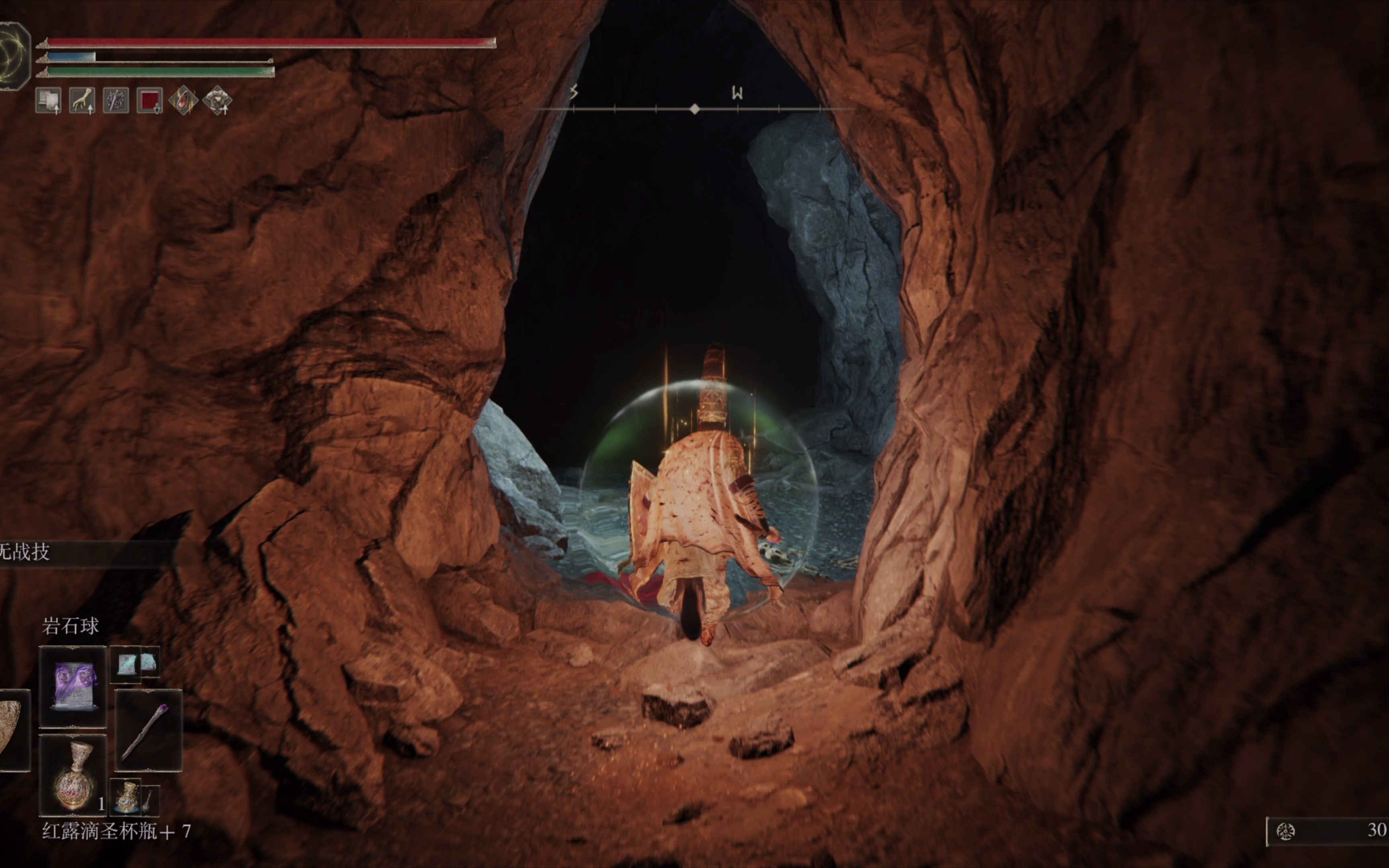This screenshot has width=1389, height=868.
Task: Use the Flask of Crimson Tears slot
Action: 74,774
